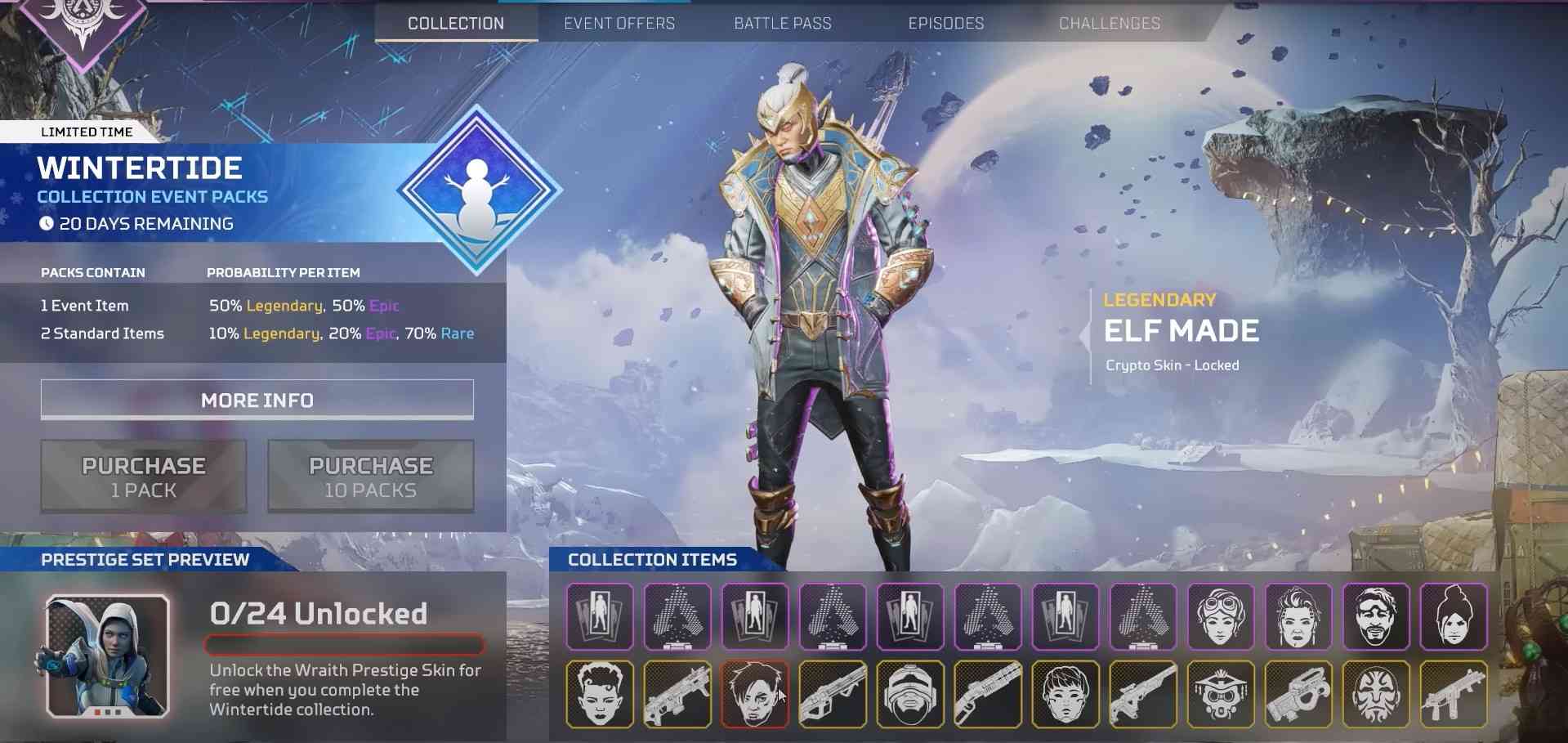Pick the highlighted Crypto skin item

(x=754, y=694)
